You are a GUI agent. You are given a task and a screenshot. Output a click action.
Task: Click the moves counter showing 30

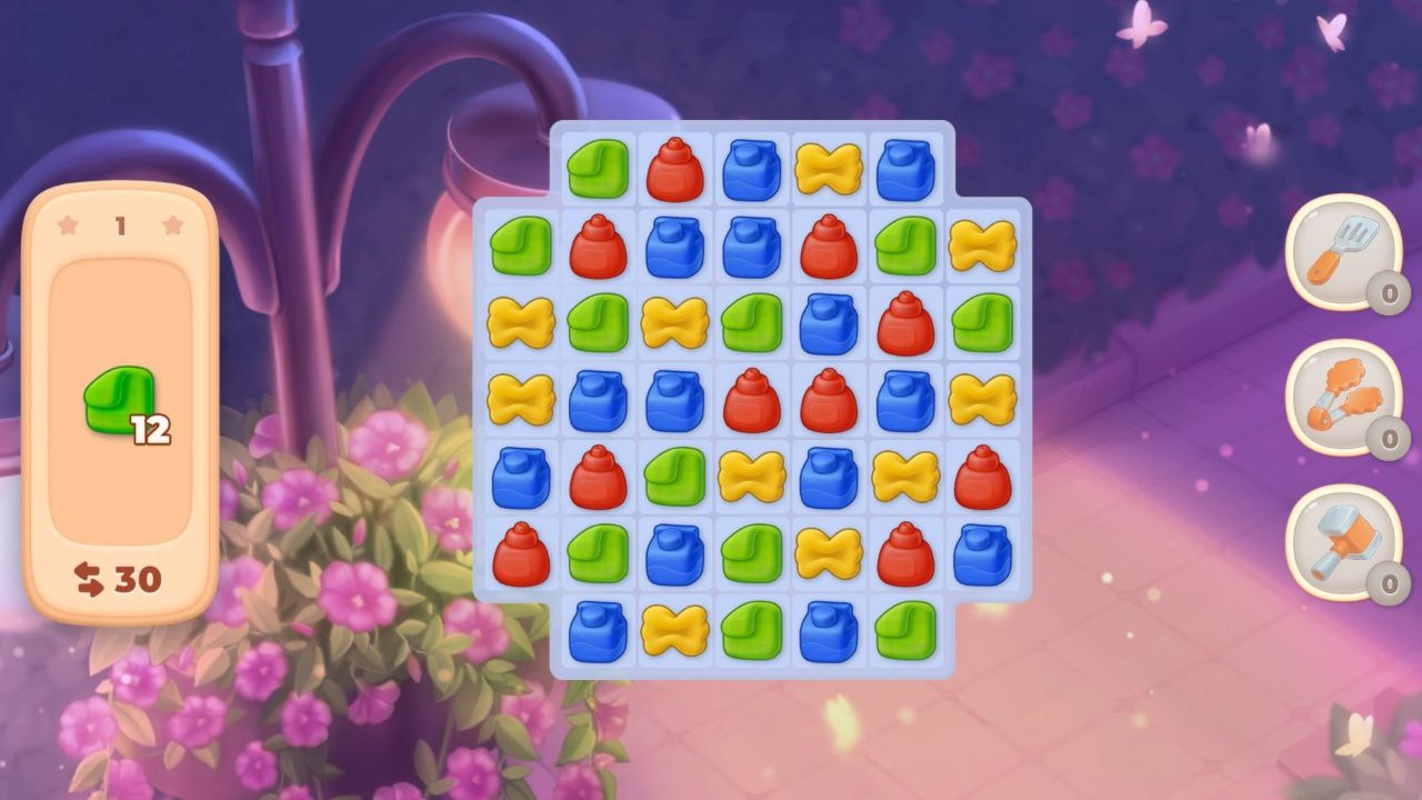point(137,577)
